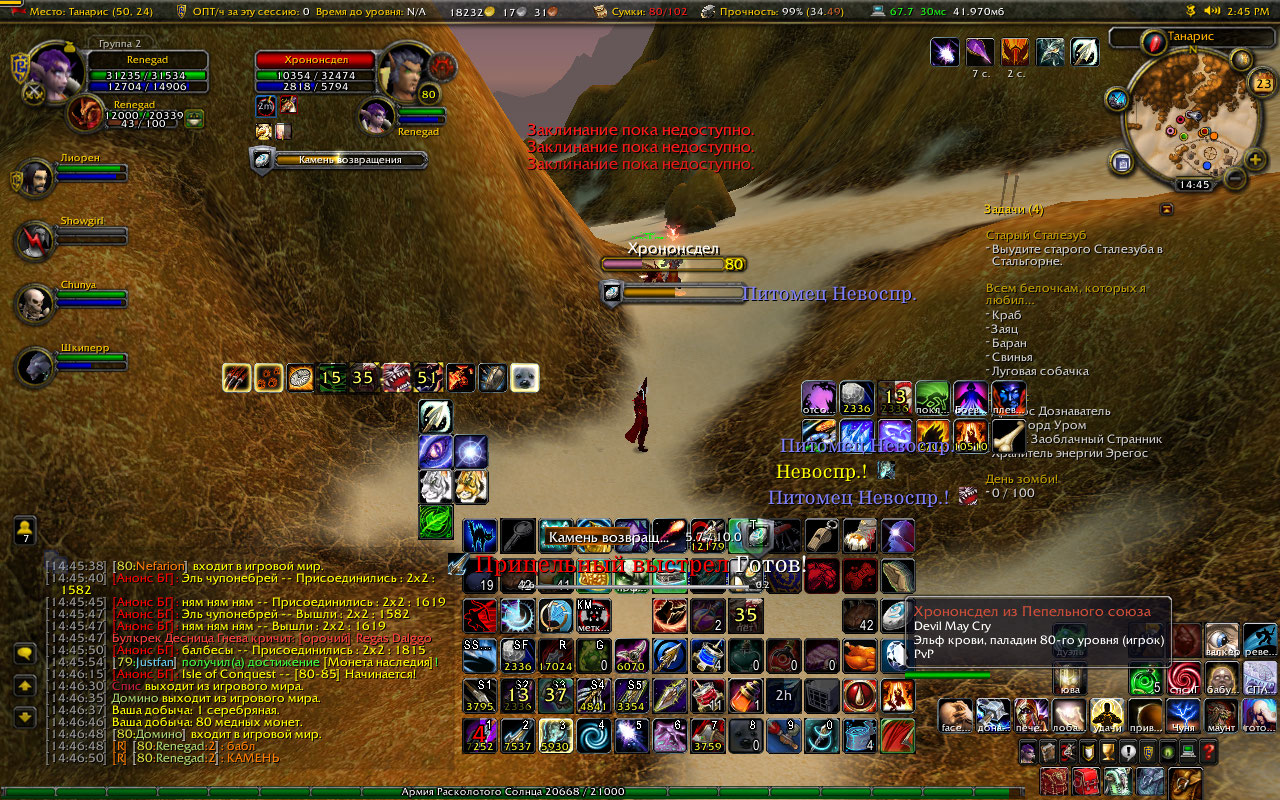Click the 'удачи' golden silhouette macro
The image size is (1280, 800).
coord(1108,714)
